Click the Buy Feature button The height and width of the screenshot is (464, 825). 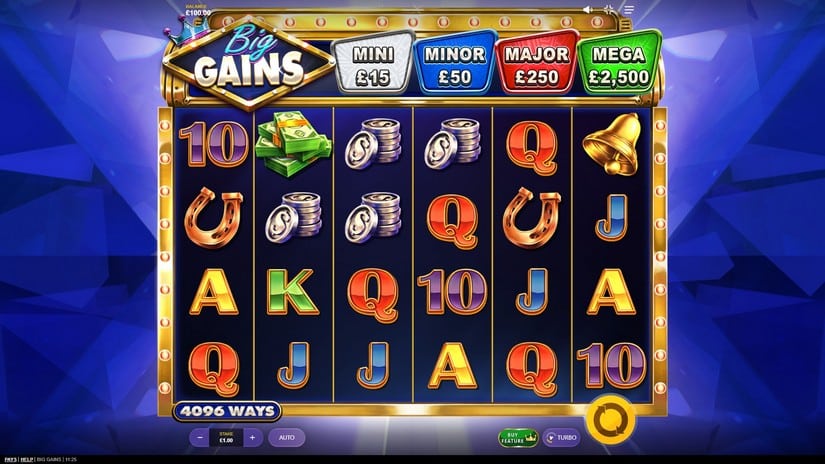pos(518,437)
